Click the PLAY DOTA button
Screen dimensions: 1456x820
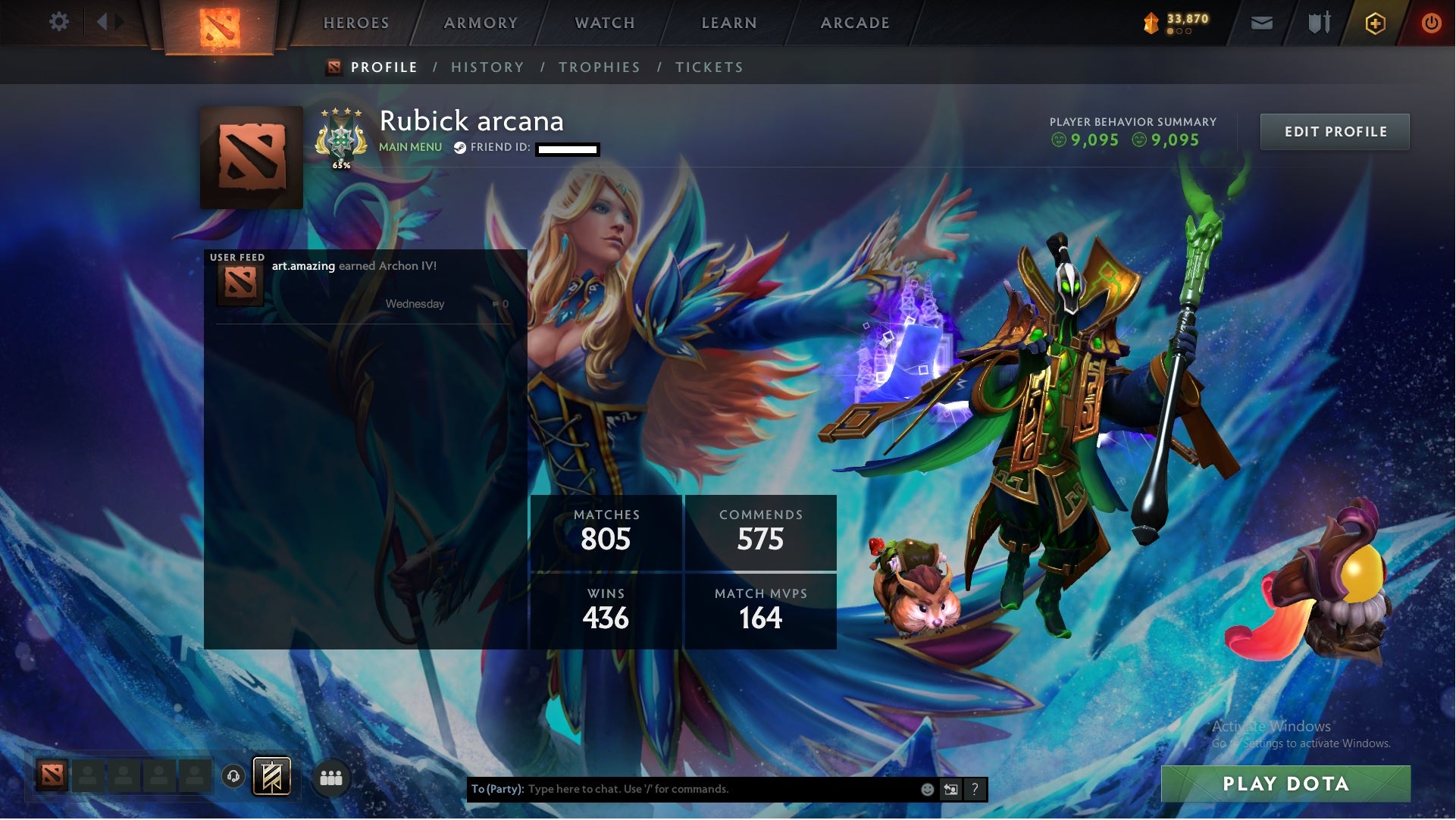(x=1286, y=784)
